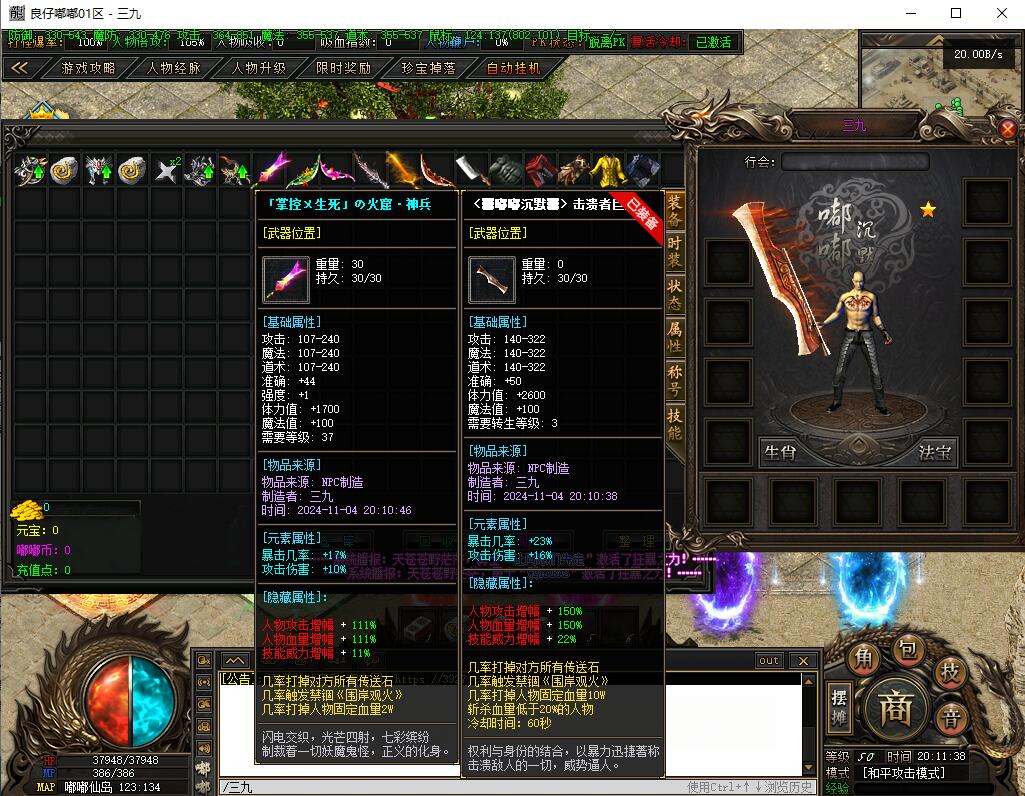This screenshot has width=1025, height=796.
Task: Select the 人物升级 character upgrade button
Action: point(259,68)
